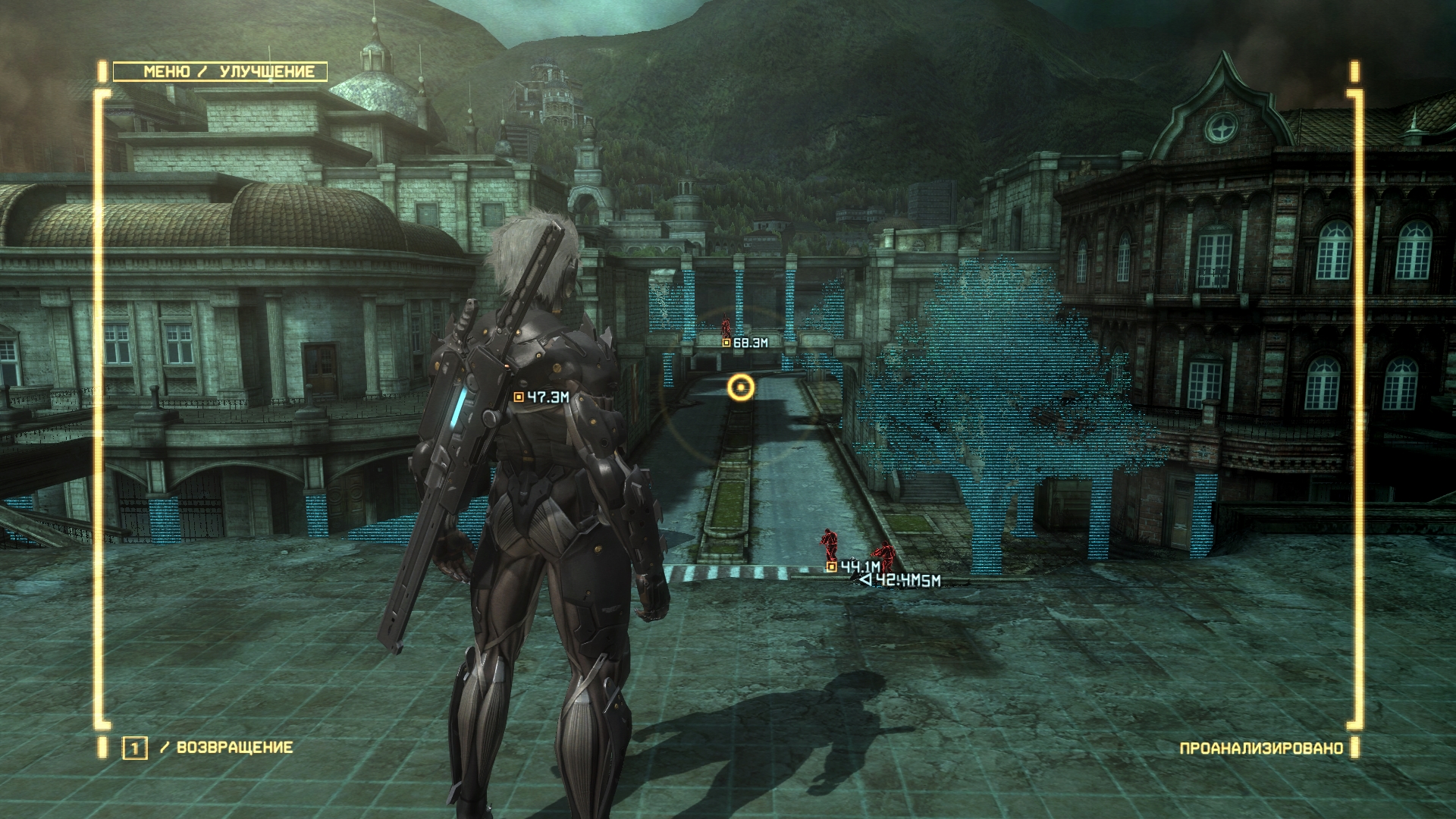This screenshot has height=819, width=1456.
Task: Select the target marker labeled 47.3M
Action: point(519,397)
